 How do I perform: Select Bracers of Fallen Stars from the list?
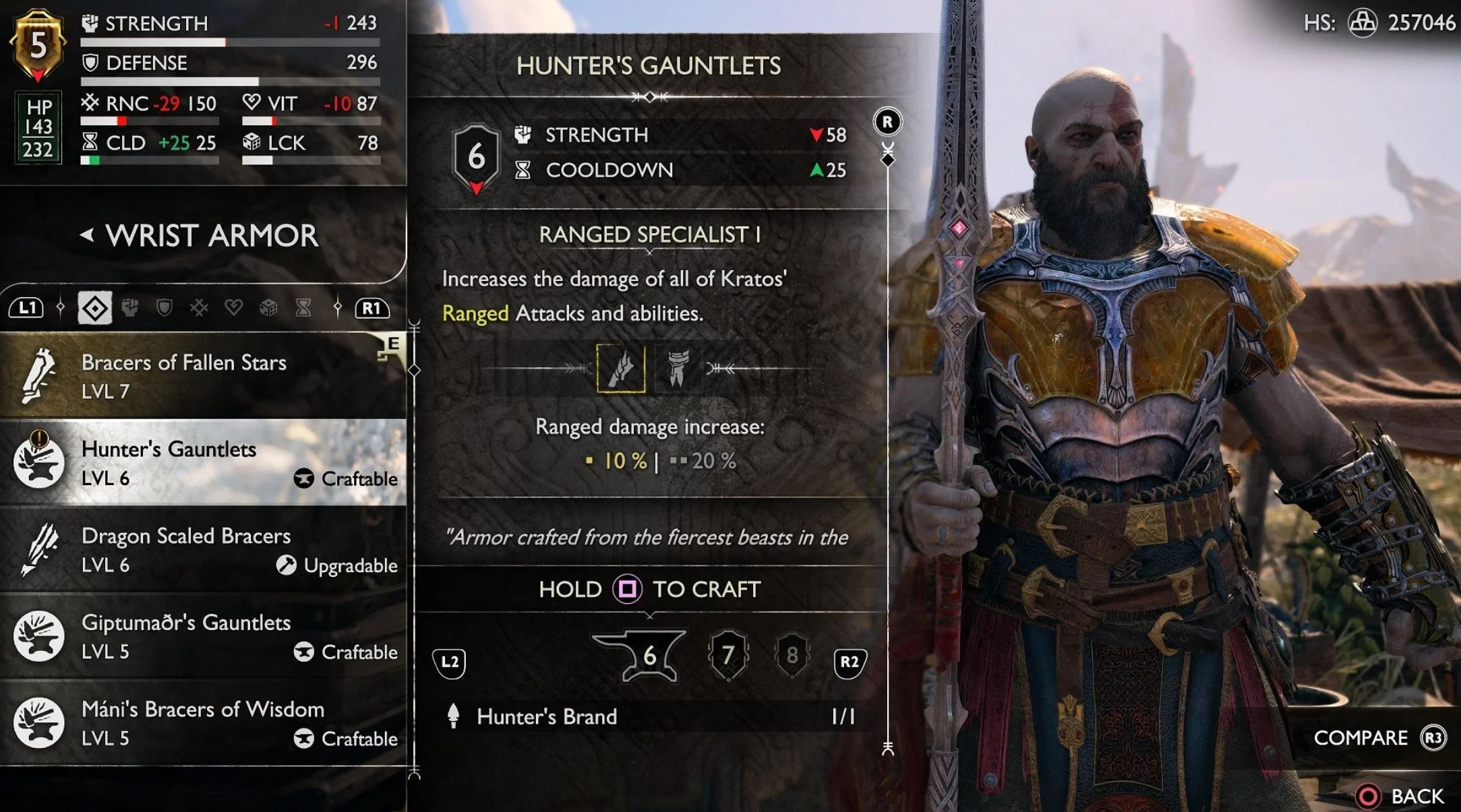tap(202, 375)
